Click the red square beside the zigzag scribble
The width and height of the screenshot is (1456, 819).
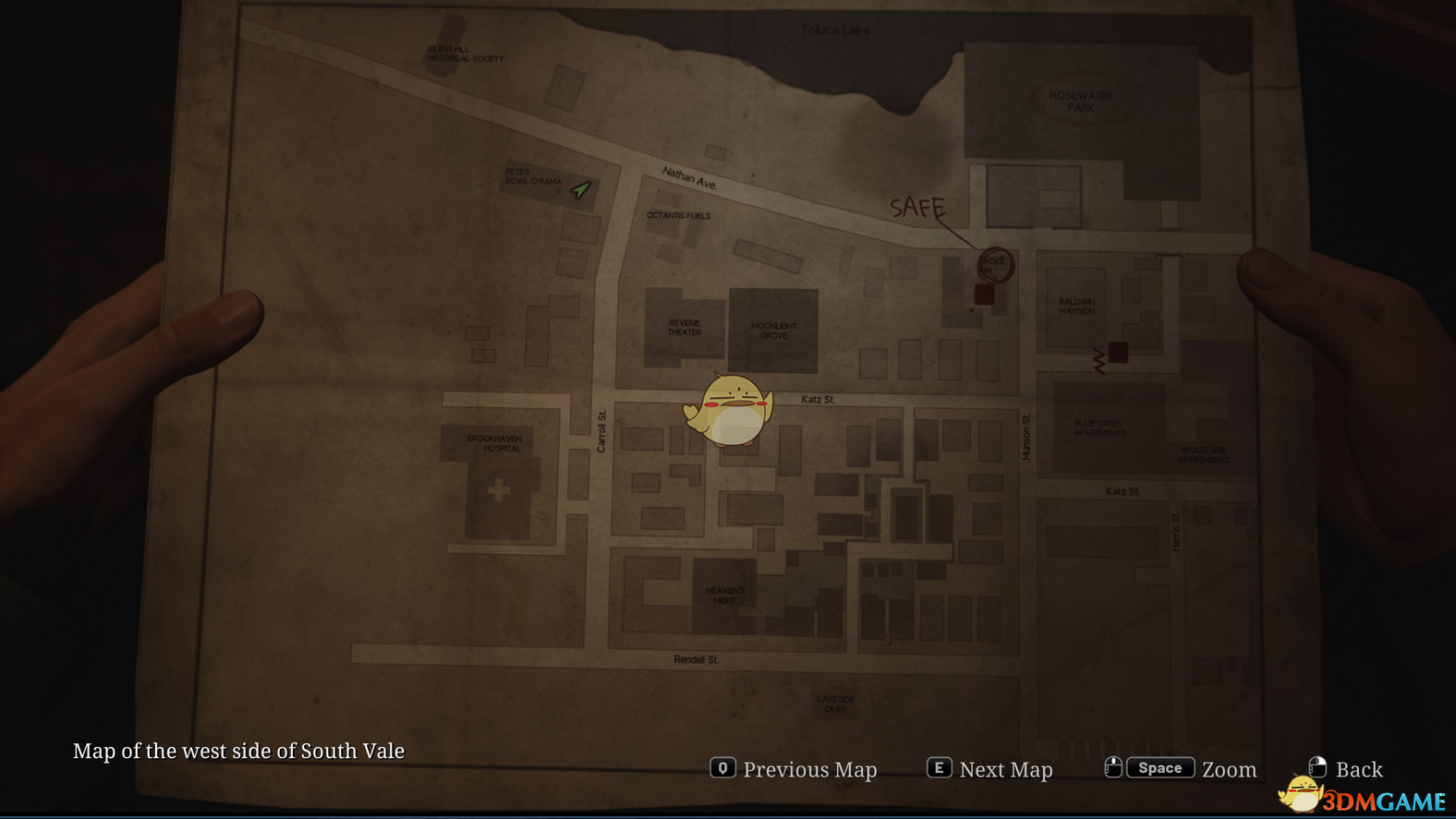[1118, 352]
